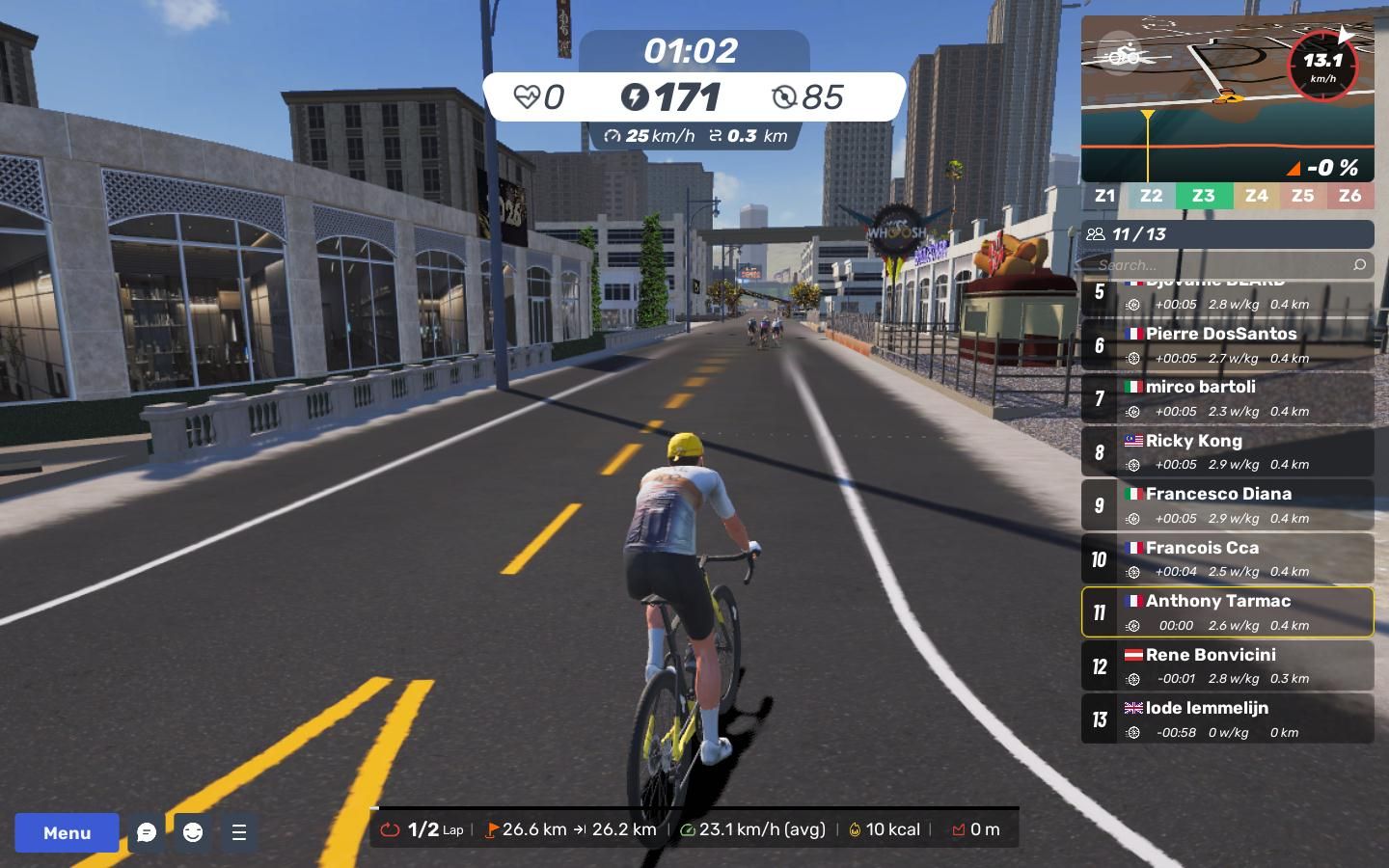Click the rider search field

pos(1215,264)
